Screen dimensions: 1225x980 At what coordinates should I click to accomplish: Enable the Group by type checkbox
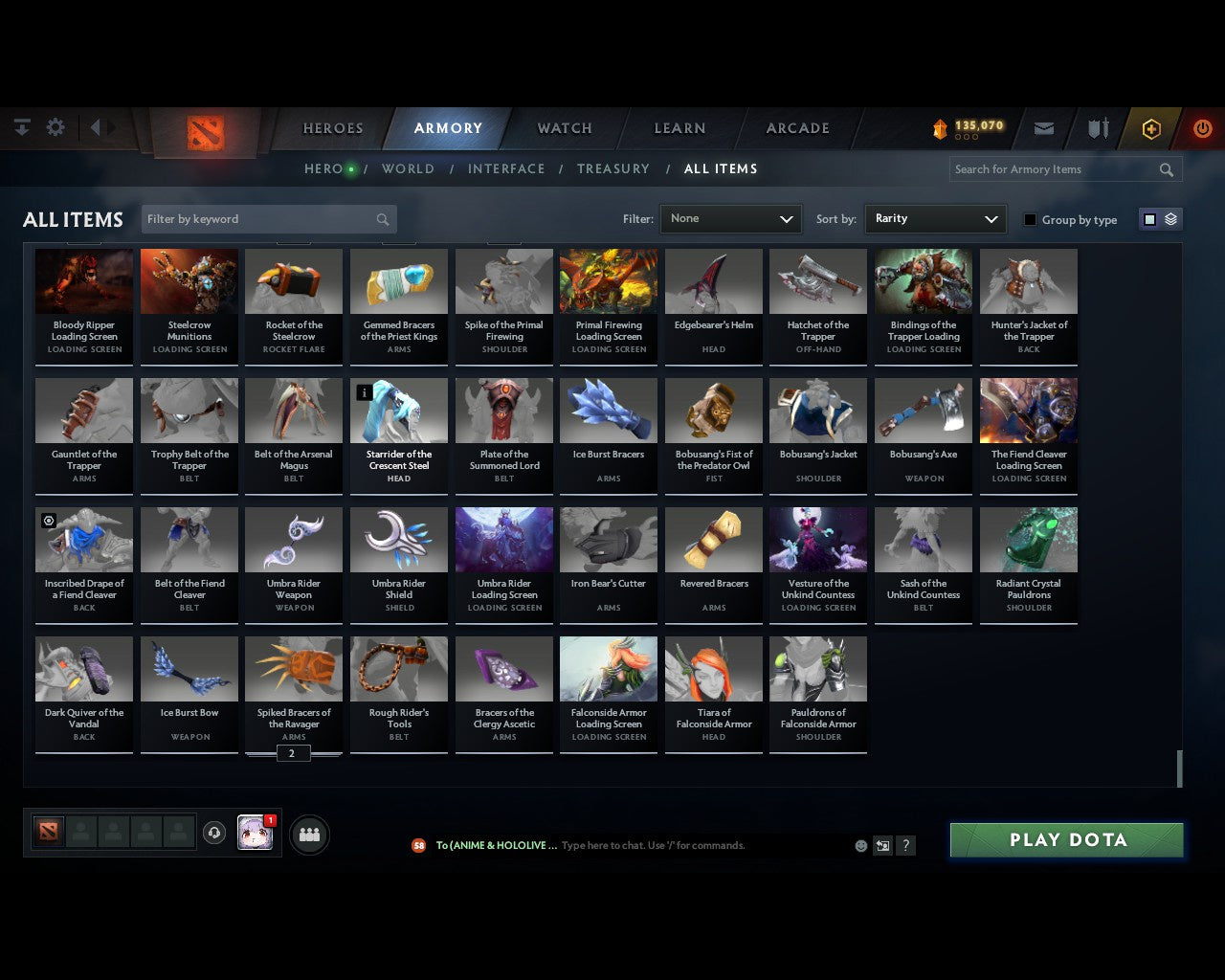pyautogui.click(x=1030, y=219)
